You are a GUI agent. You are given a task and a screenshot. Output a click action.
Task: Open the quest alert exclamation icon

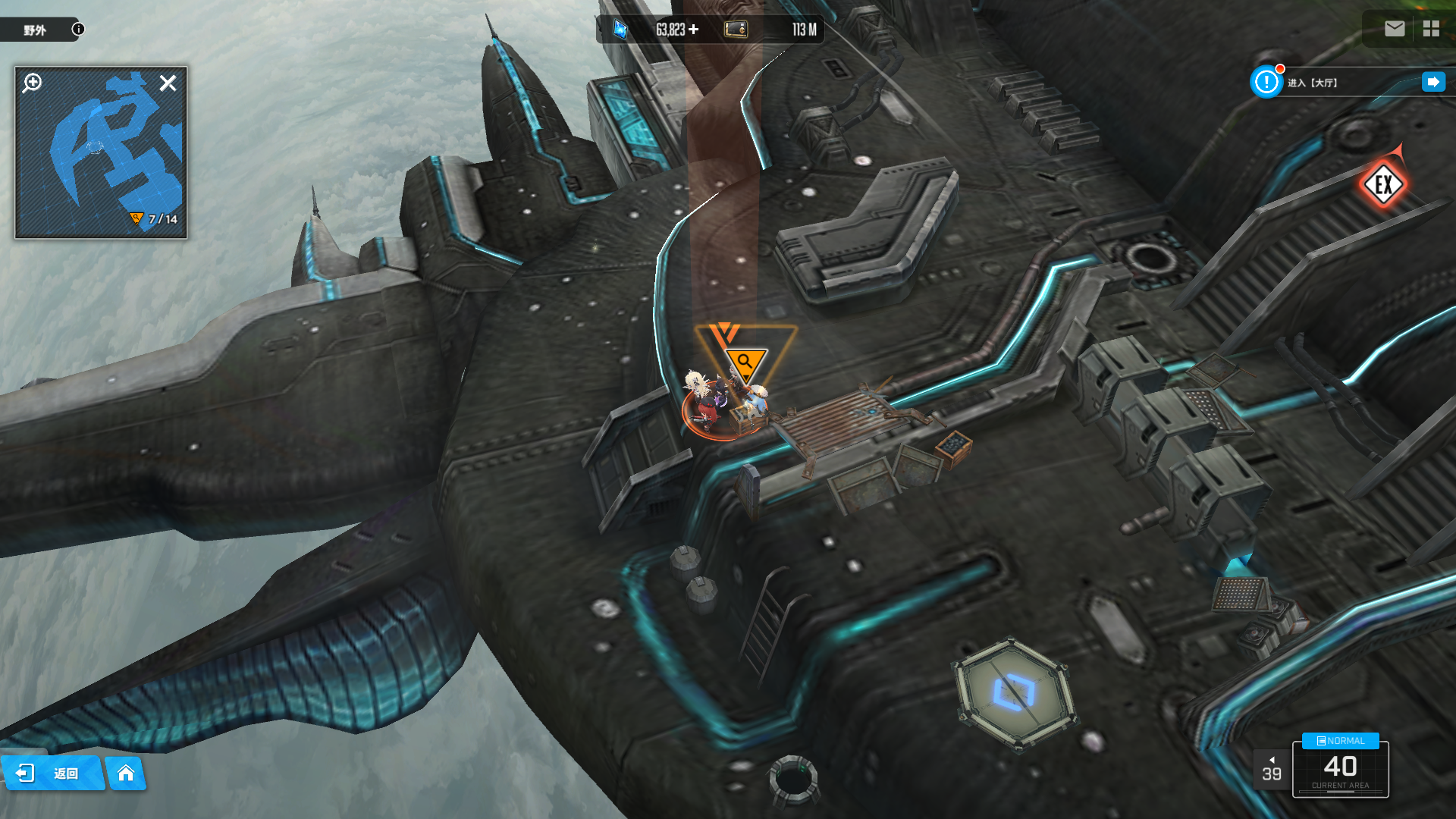[x=1266, y=82]
